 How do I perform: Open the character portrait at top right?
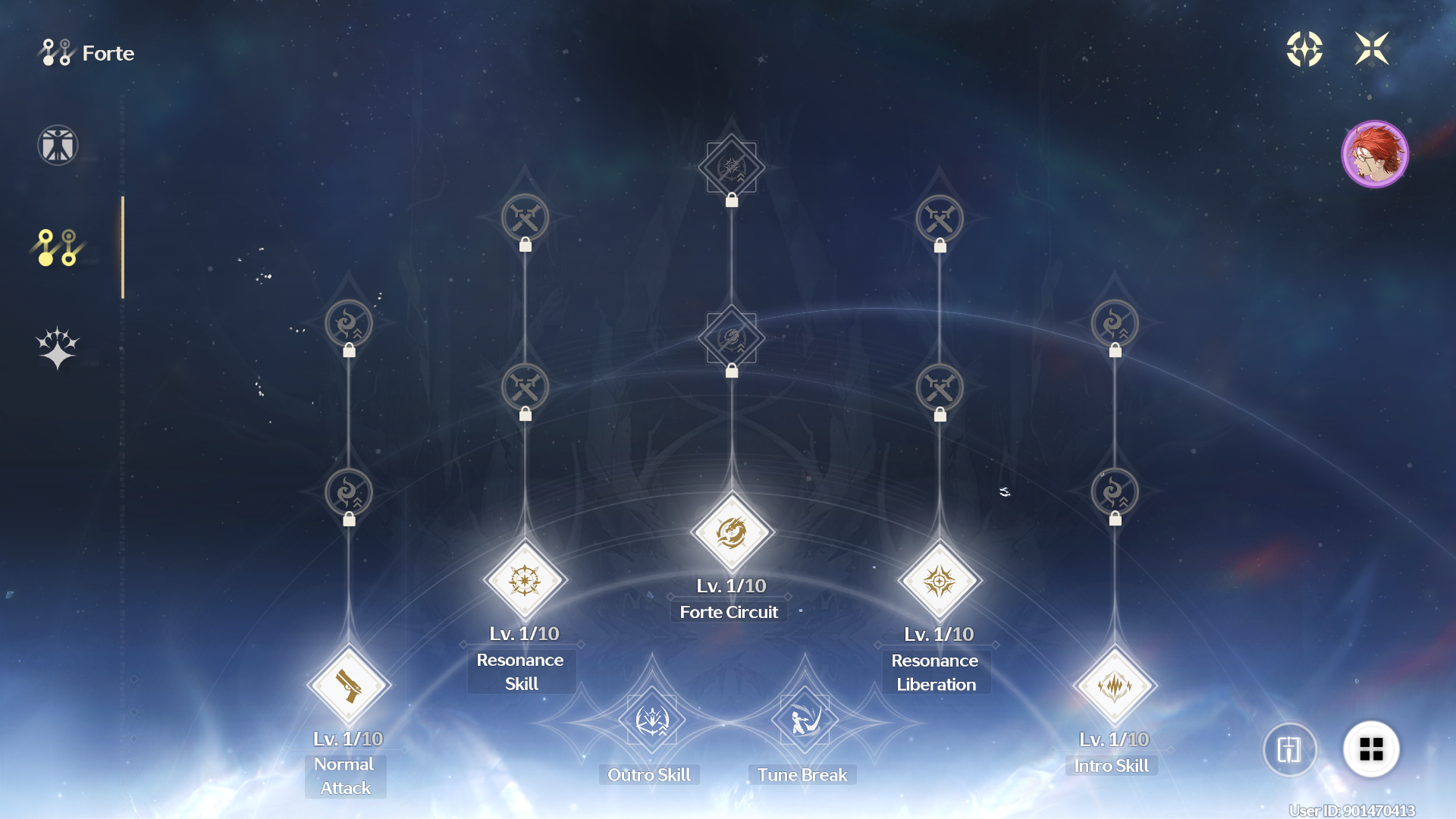(x=1375, y=154)
